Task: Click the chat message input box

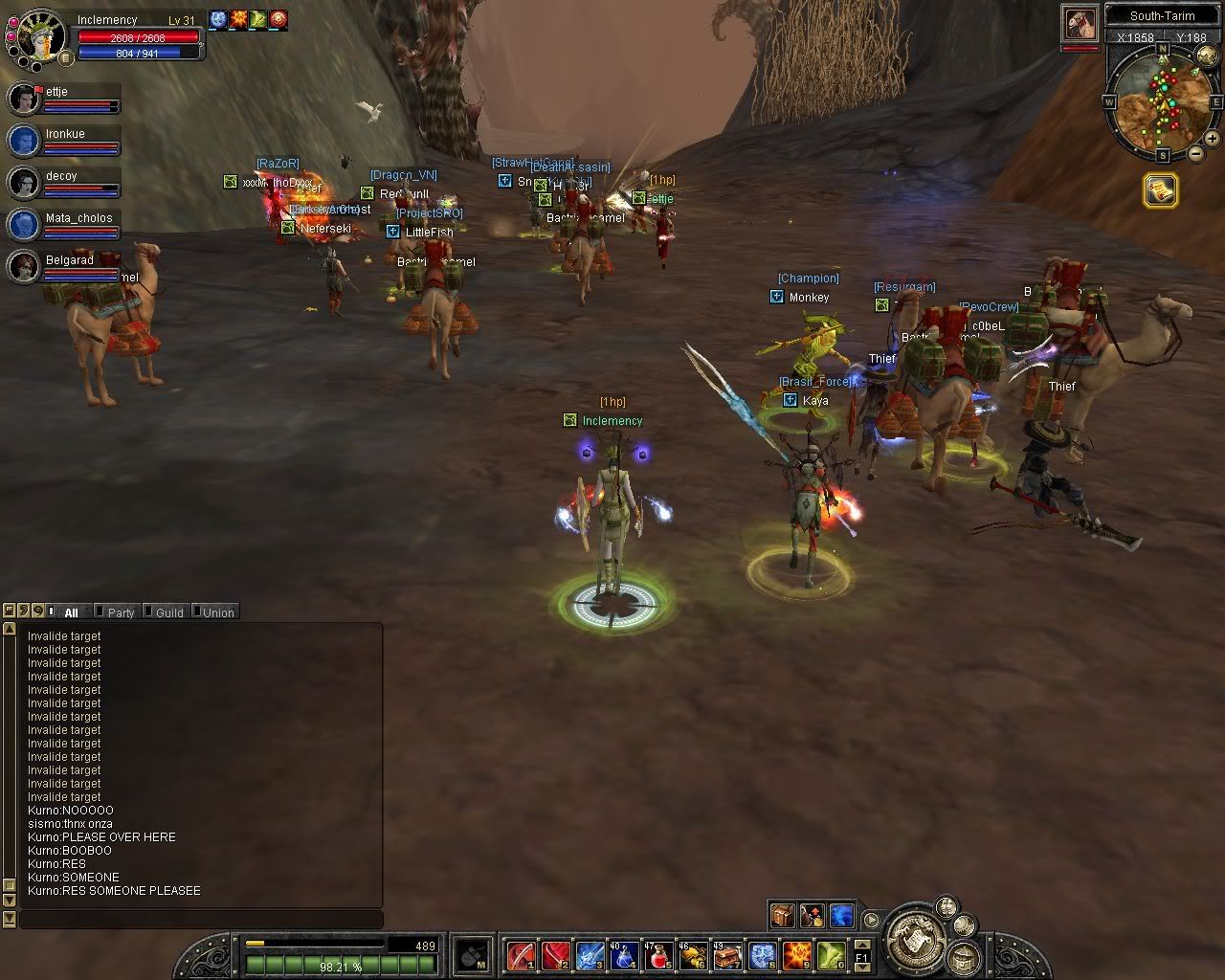Action: [x=201, y=920]
